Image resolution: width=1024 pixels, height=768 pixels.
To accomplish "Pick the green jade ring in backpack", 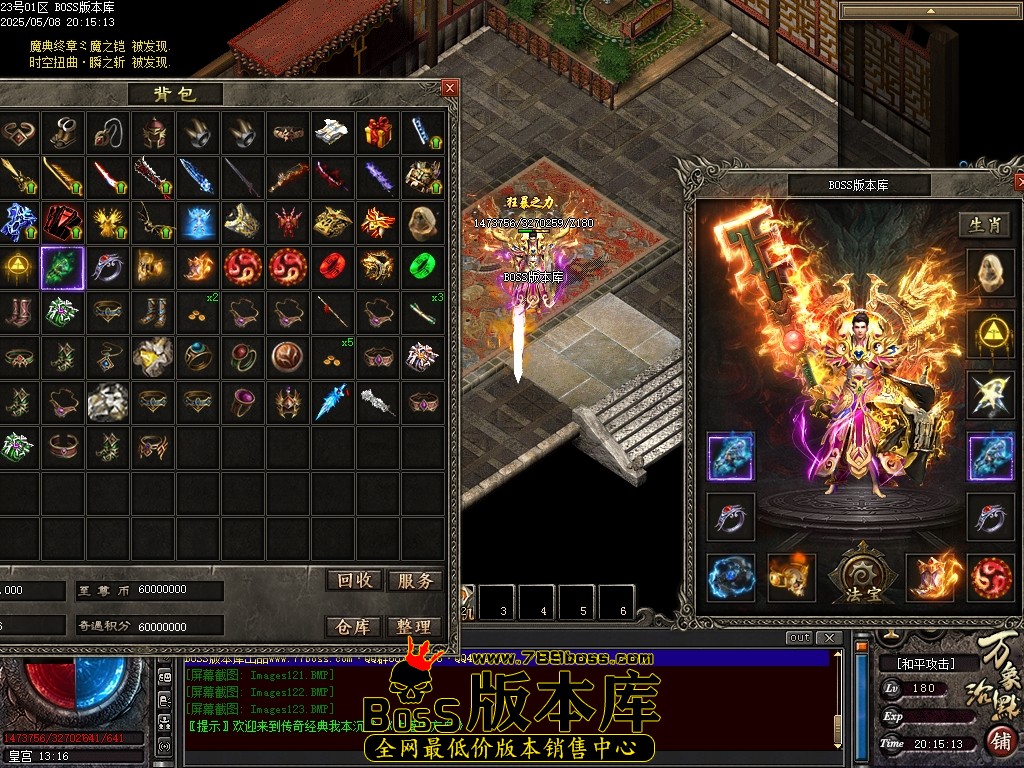I will [x=423, y=267].
